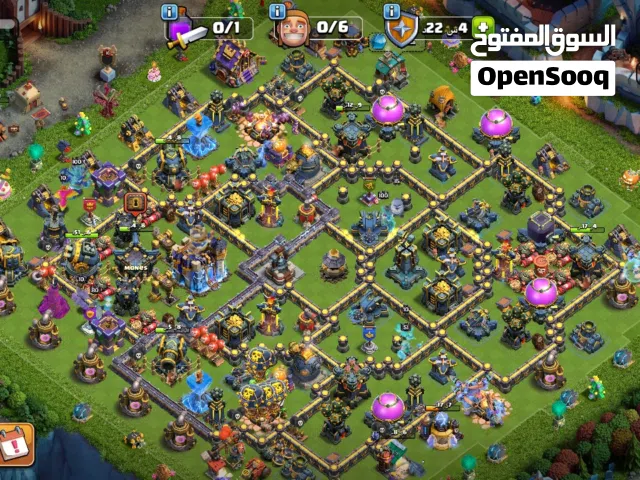This screenshot has height=480, width=640.
Task: Show info for the 0/1 sword counter
Action: (x=171, y=11)
